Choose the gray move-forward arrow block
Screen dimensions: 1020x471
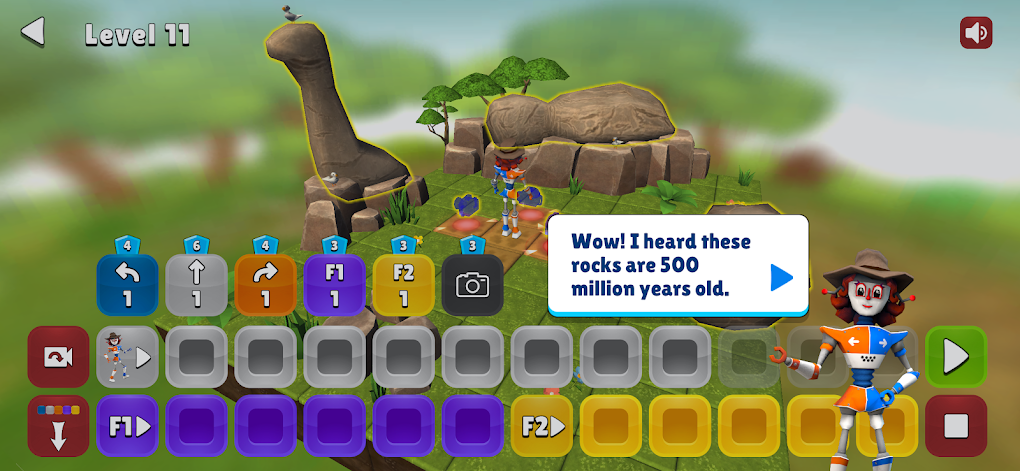pos(196,285)
